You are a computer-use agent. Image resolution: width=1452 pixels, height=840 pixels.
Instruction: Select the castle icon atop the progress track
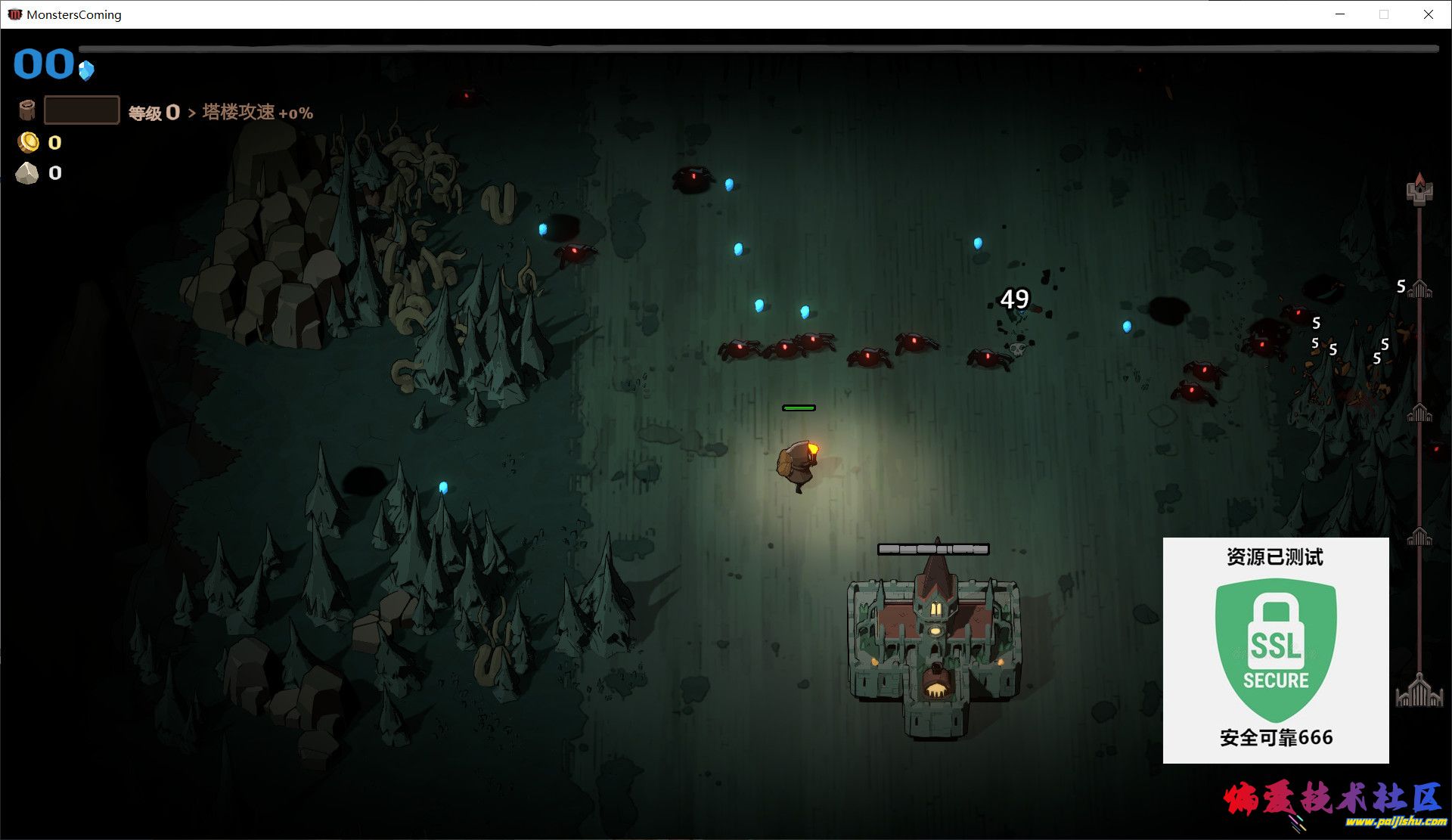[1419, 189]
